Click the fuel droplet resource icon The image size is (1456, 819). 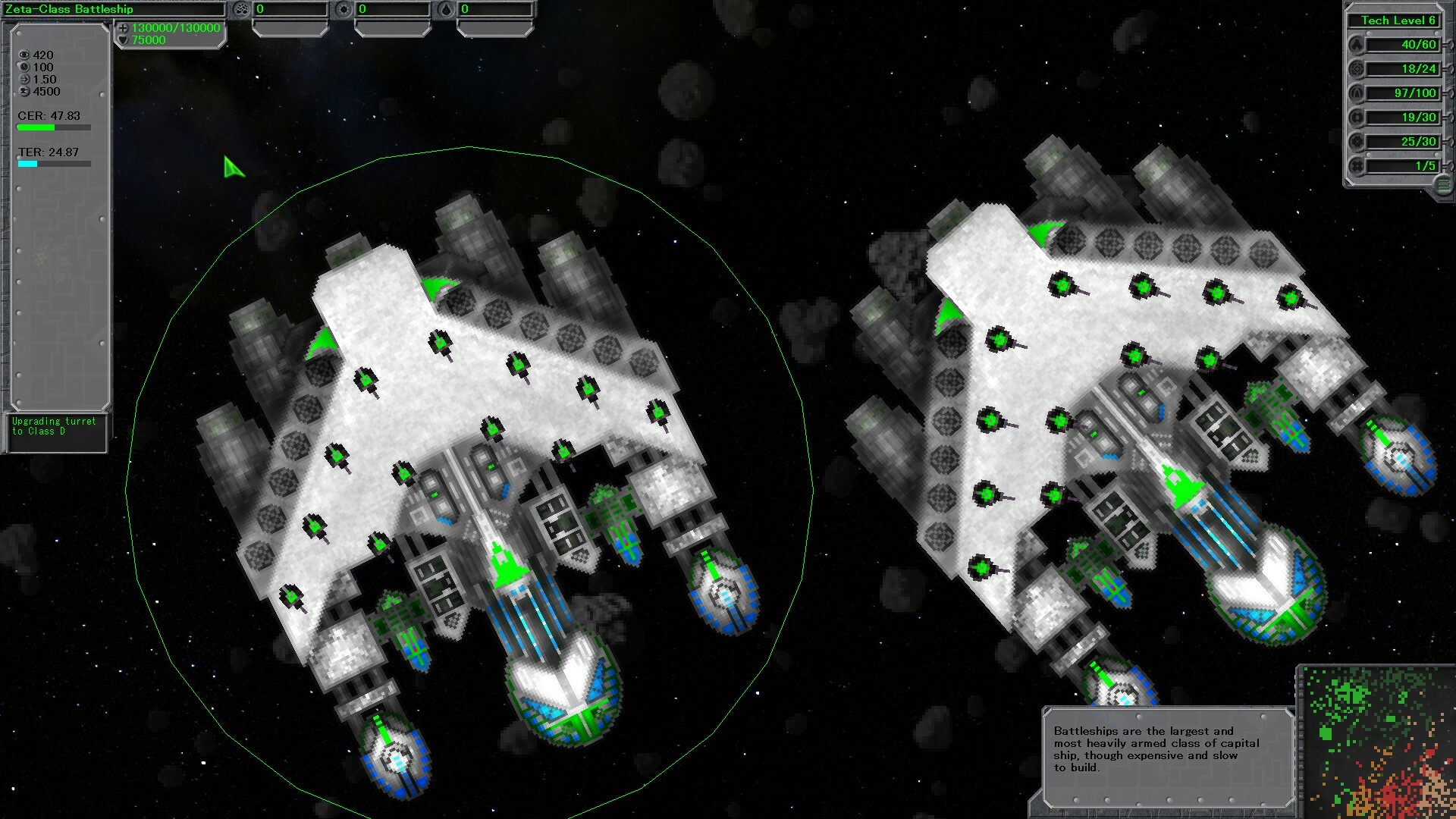pyautogui.click(x=446, y=10)
